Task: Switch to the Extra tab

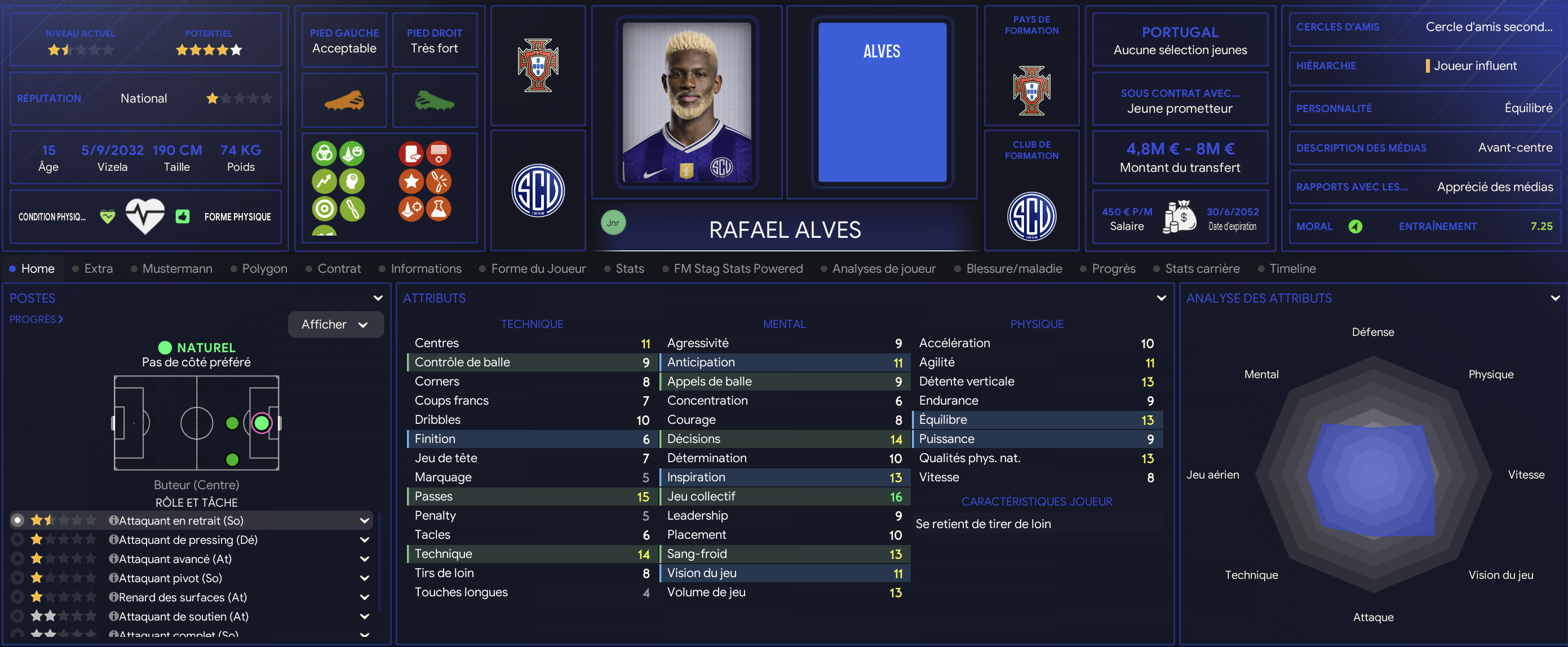Action: (98, 268)
